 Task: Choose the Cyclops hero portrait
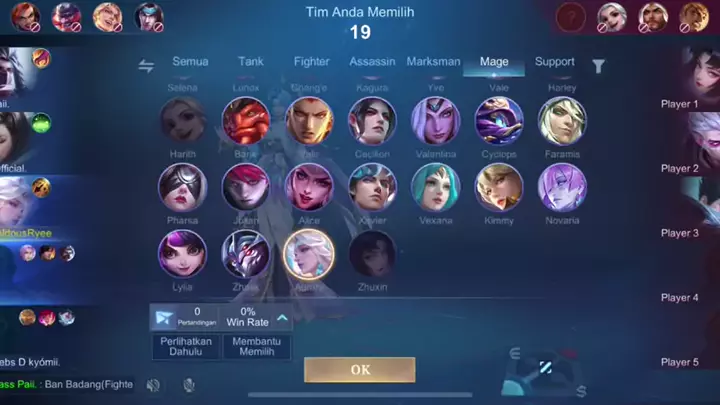point(499,121)
